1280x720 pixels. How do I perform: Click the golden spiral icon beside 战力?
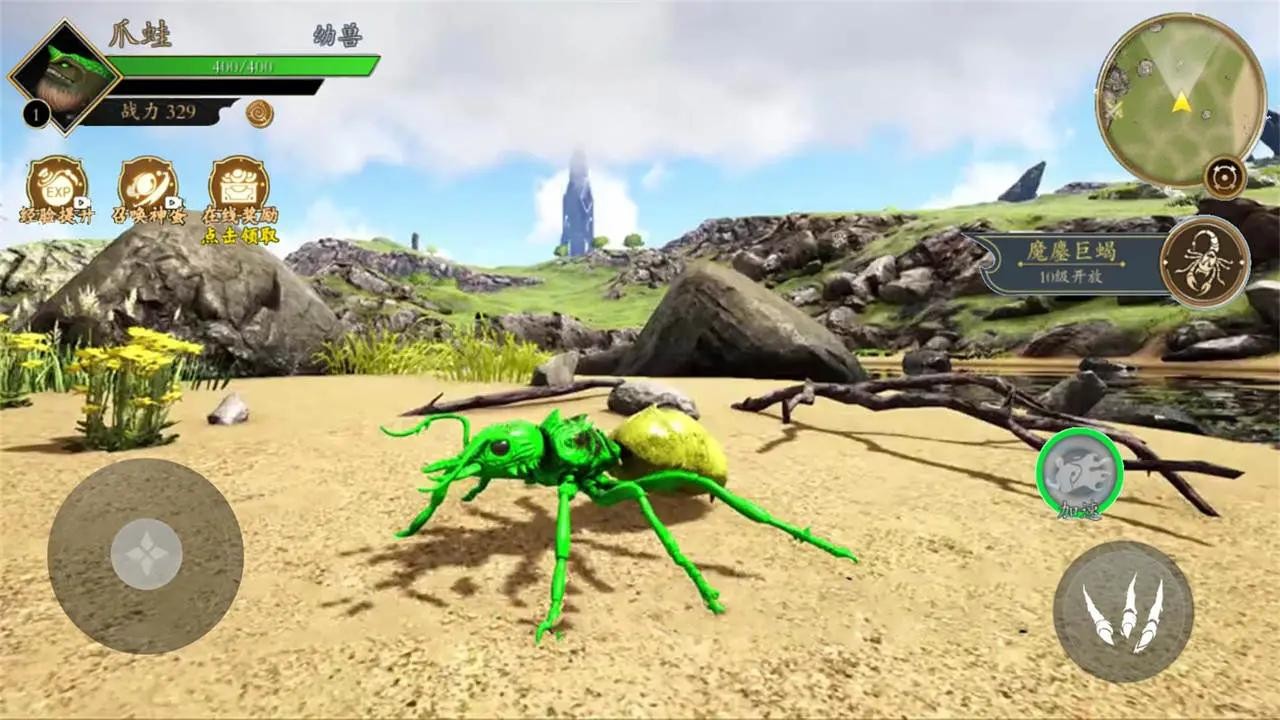260,113
